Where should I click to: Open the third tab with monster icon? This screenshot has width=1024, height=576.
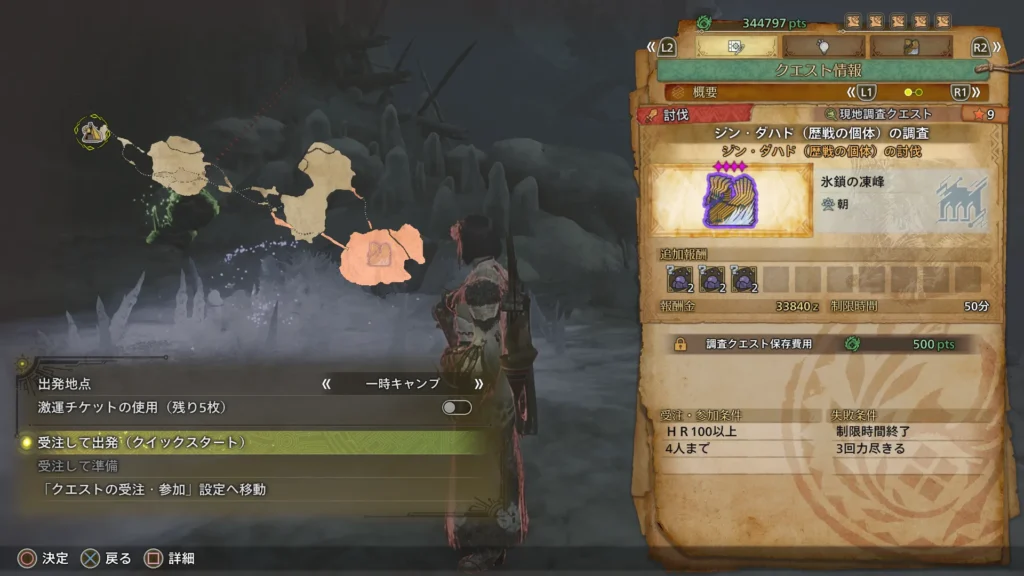click(x=910, y=46)
